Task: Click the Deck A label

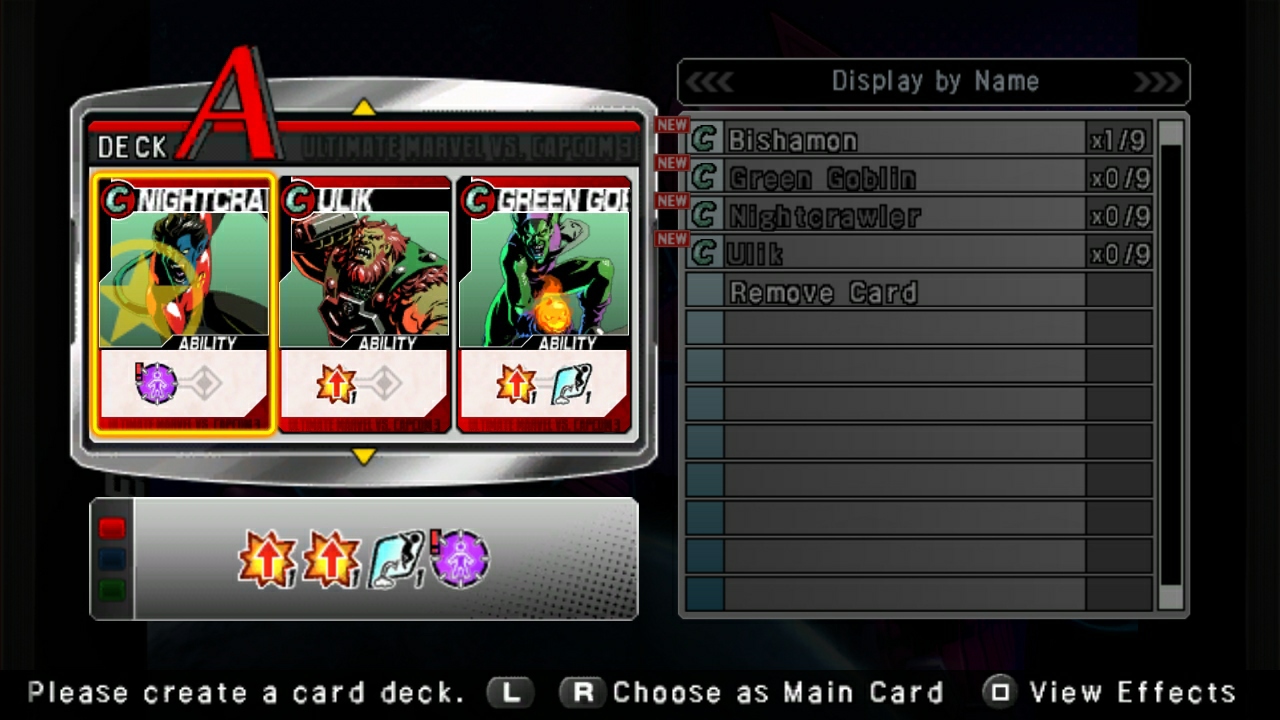Action: (x=131, y=147)
